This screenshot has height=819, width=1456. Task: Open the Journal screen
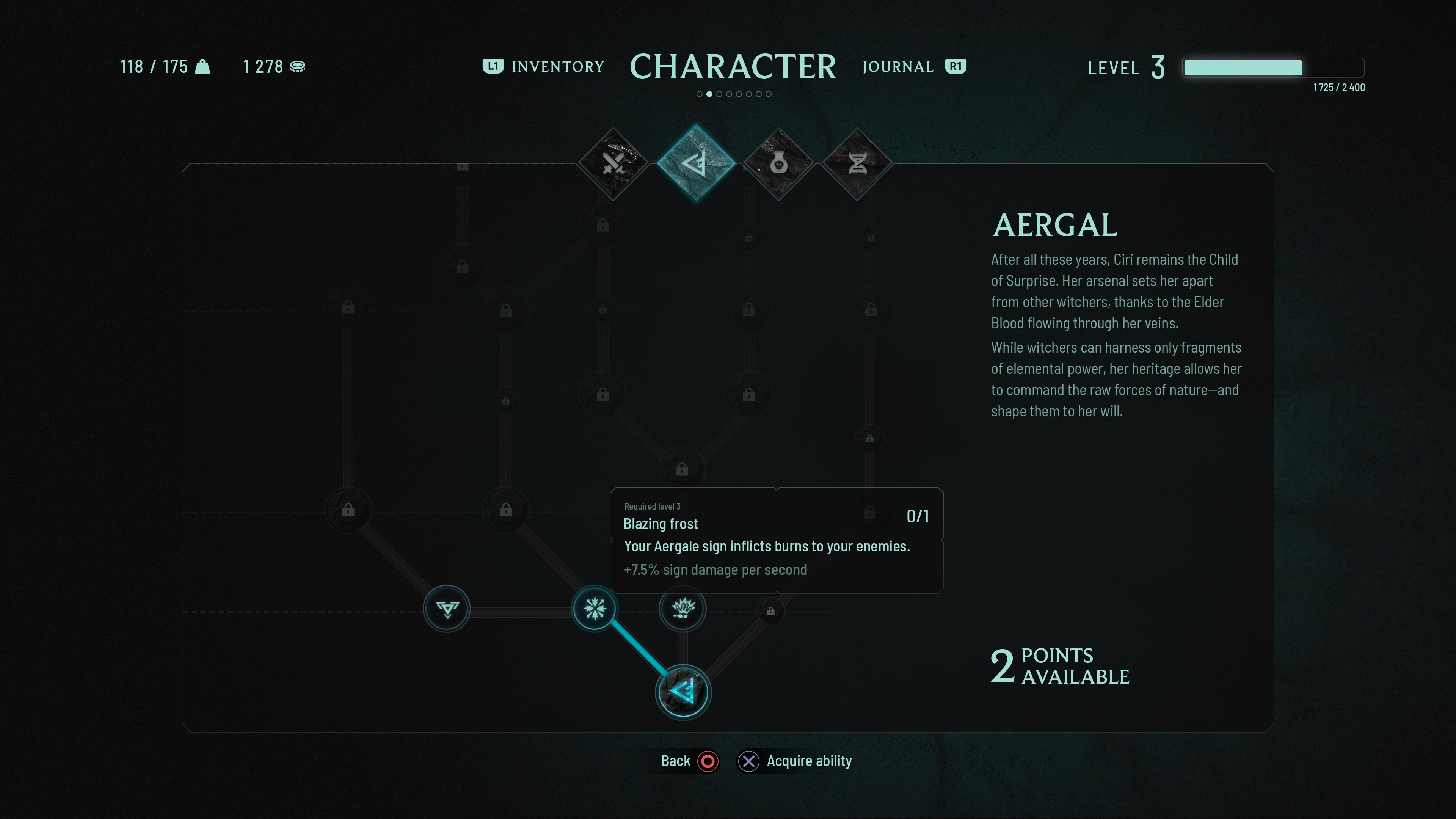[x=913, y=67]
